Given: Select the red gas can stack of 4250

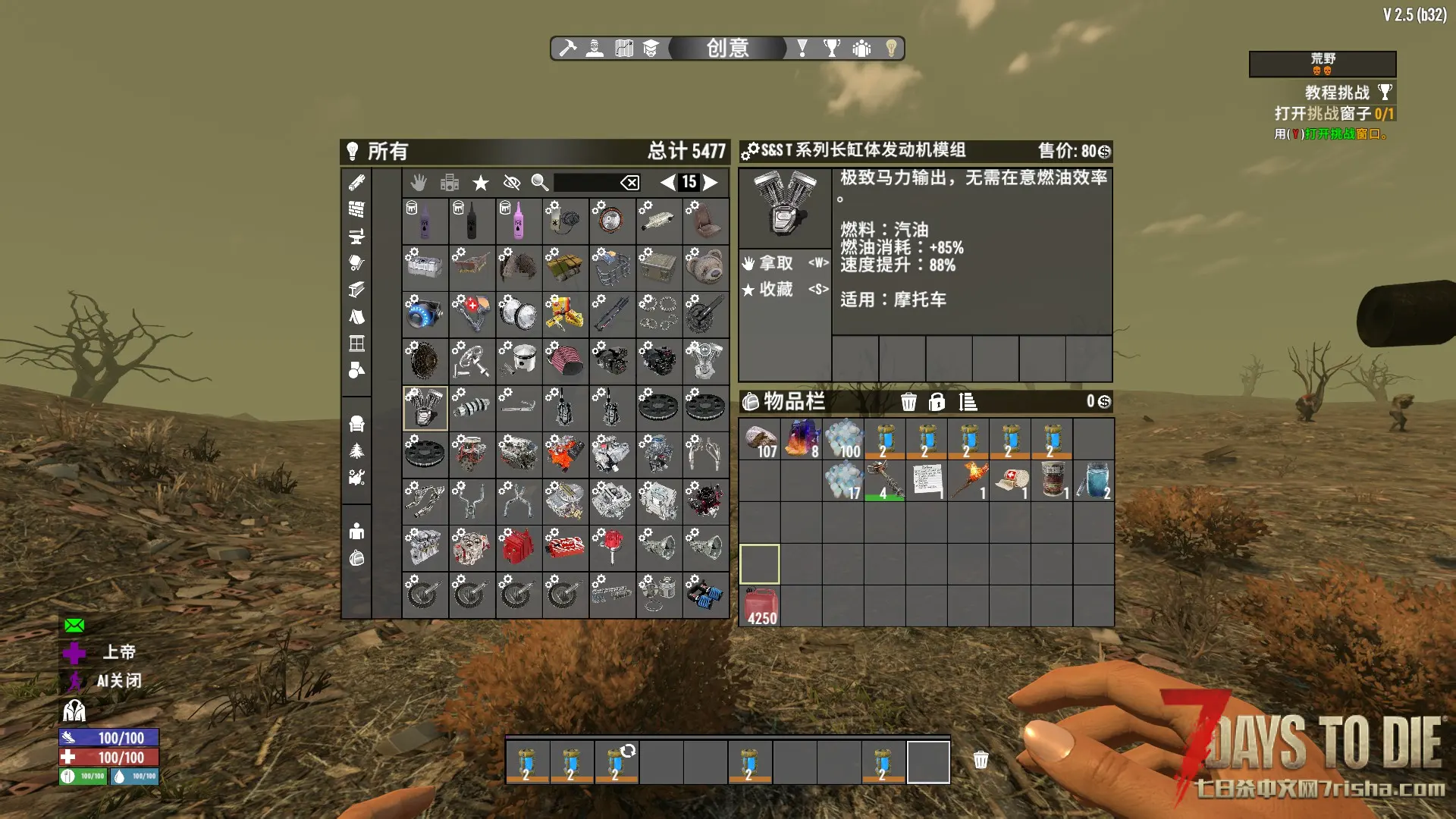Looking at the screenshot, I should click(760, 607).
